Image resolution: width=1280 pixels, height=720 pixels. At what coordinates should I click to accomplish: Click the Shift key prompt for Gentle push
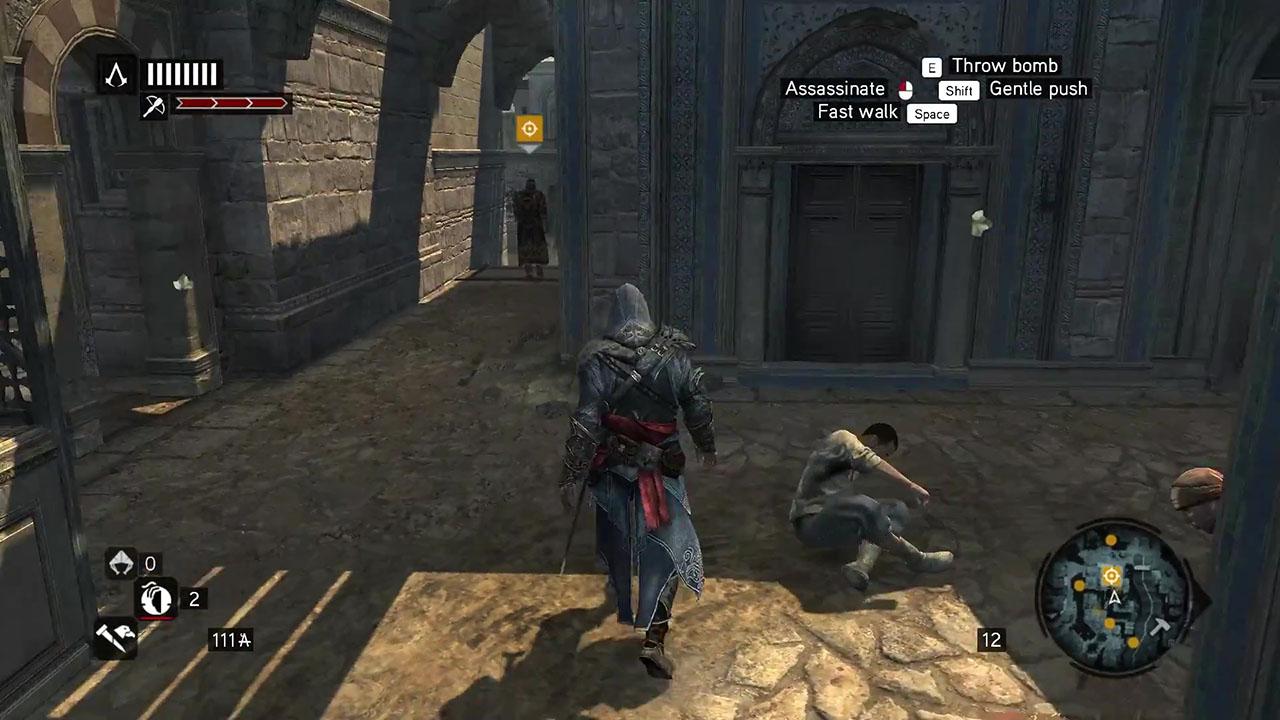[958, 90]
